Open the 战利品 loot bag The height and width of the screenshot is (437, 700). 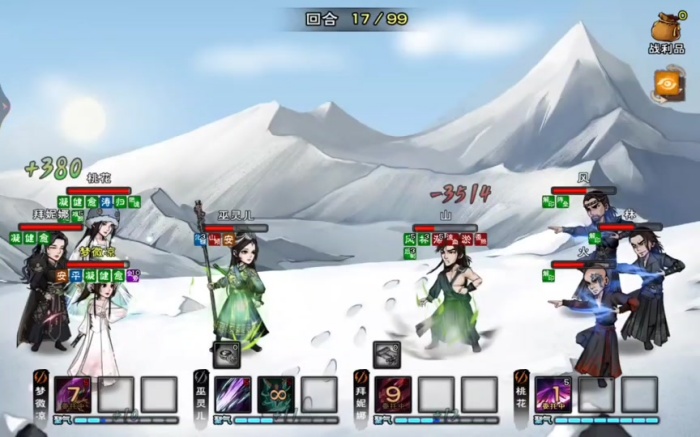(666, 30)
